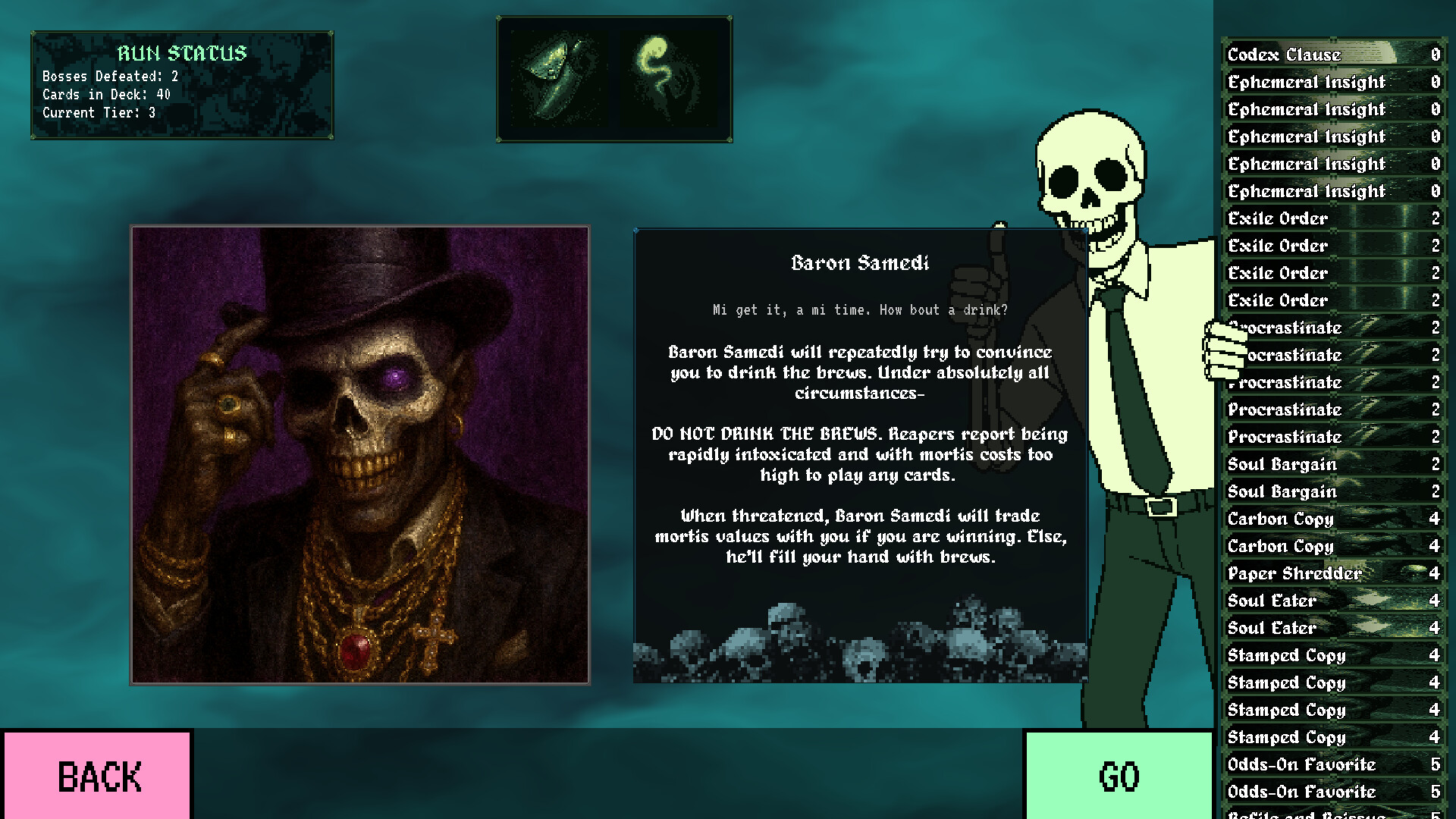Inspect the glowing wisp relic icon
This screenshot has width=1456, height=819.
667,76
